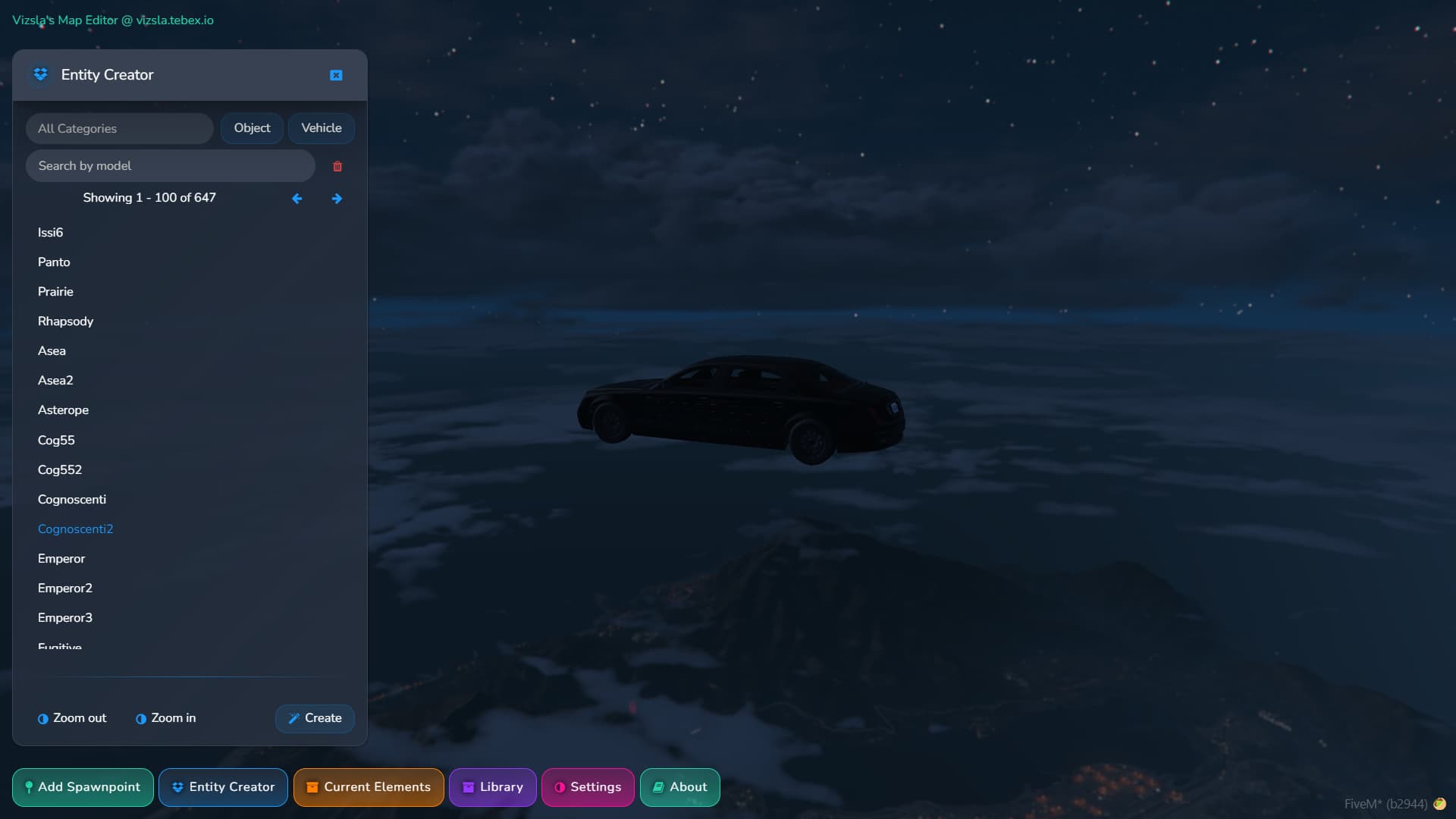Switch to the Vehicle category
This screenshot has height=819, width=1456.
click(x=321, y=127)
